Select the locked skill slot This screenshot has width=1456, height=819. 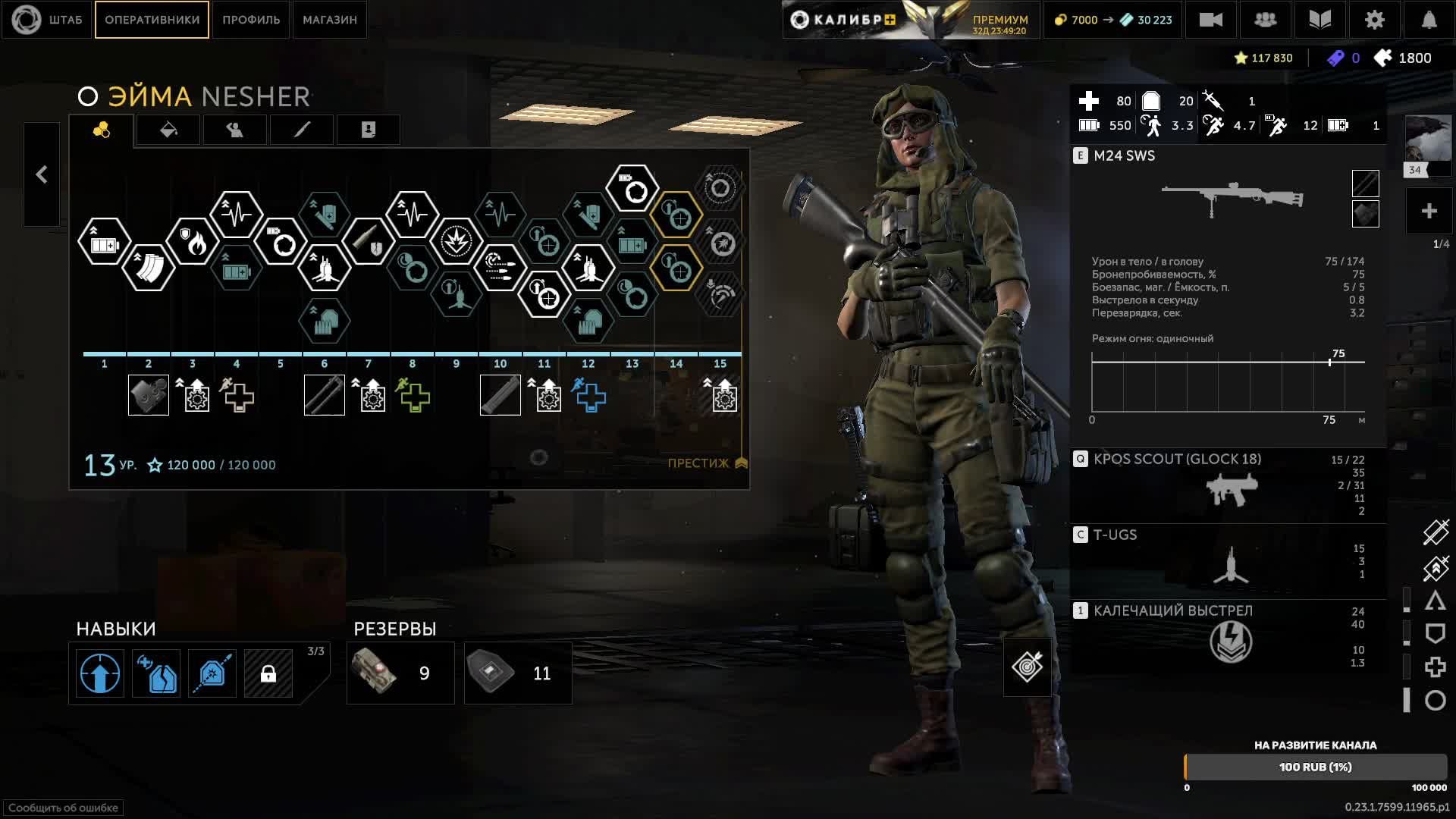[x=268, y=673]
